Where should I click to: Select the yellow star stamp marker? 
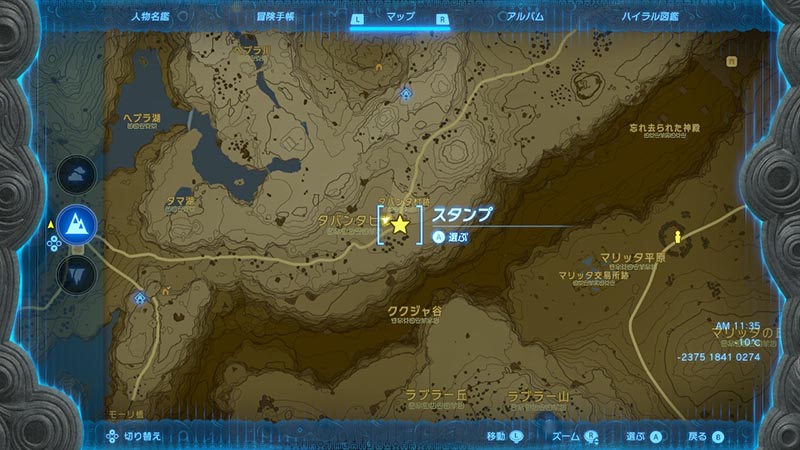400,225
